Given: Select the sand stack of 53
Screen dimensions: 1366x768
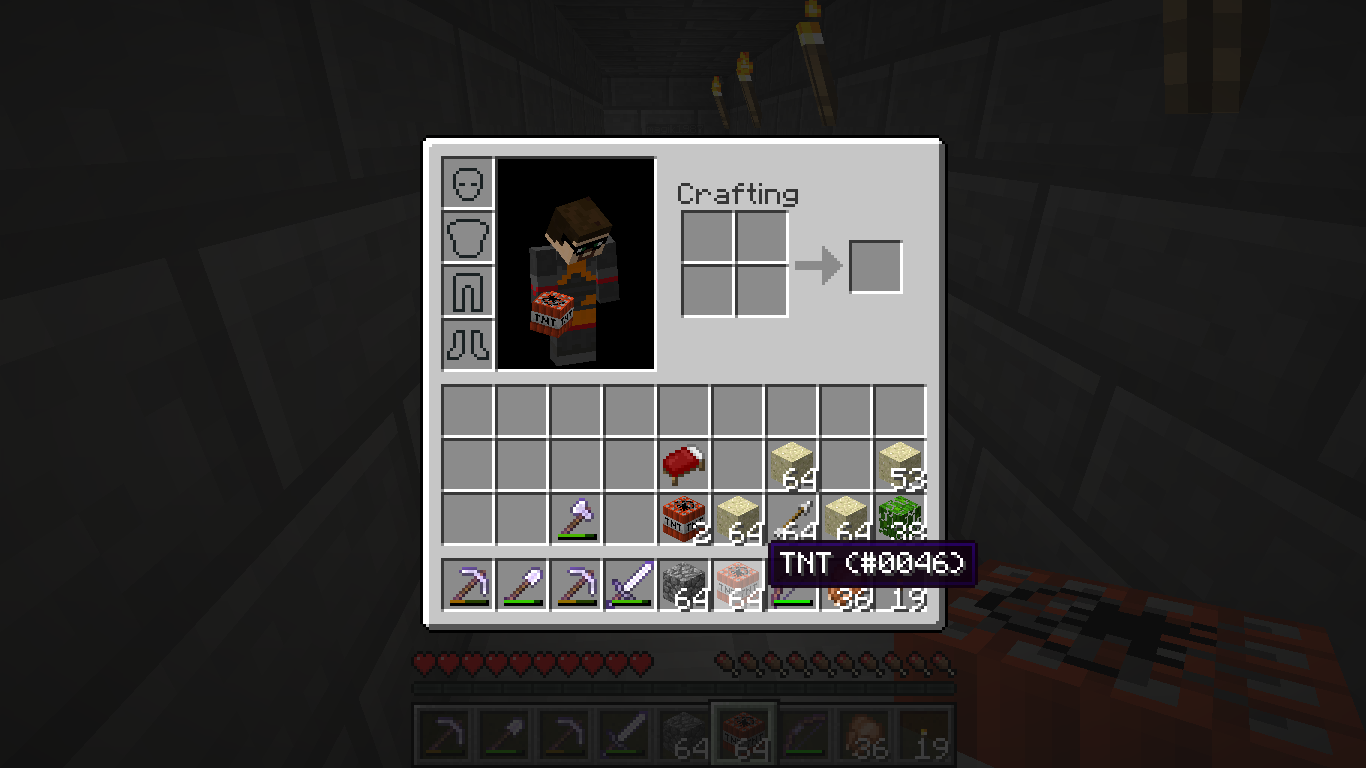Looking at the screenshot, I should click(900, 464).
